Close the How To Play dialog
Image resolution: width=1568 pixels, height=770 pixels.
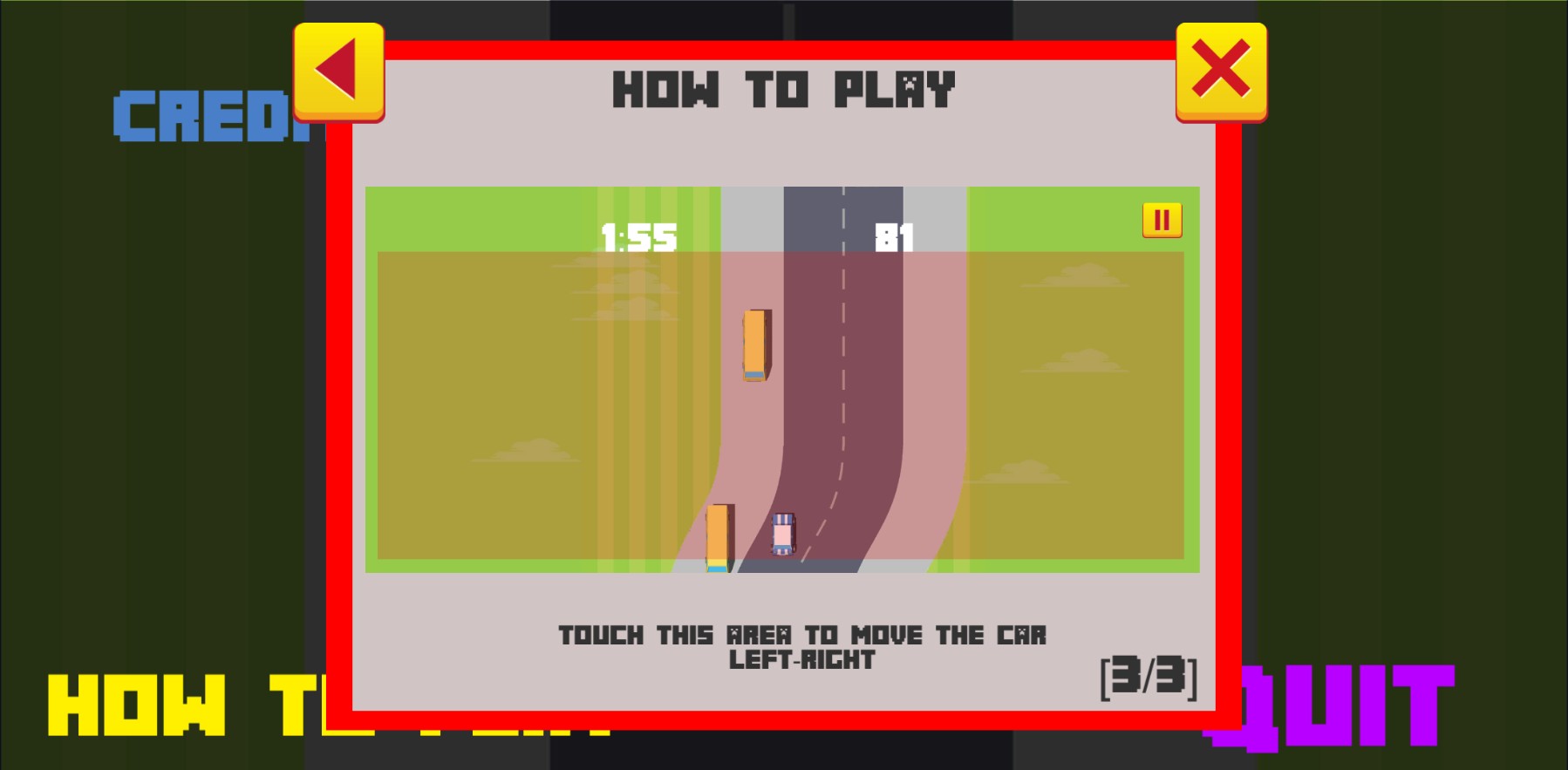point(1221,72)
